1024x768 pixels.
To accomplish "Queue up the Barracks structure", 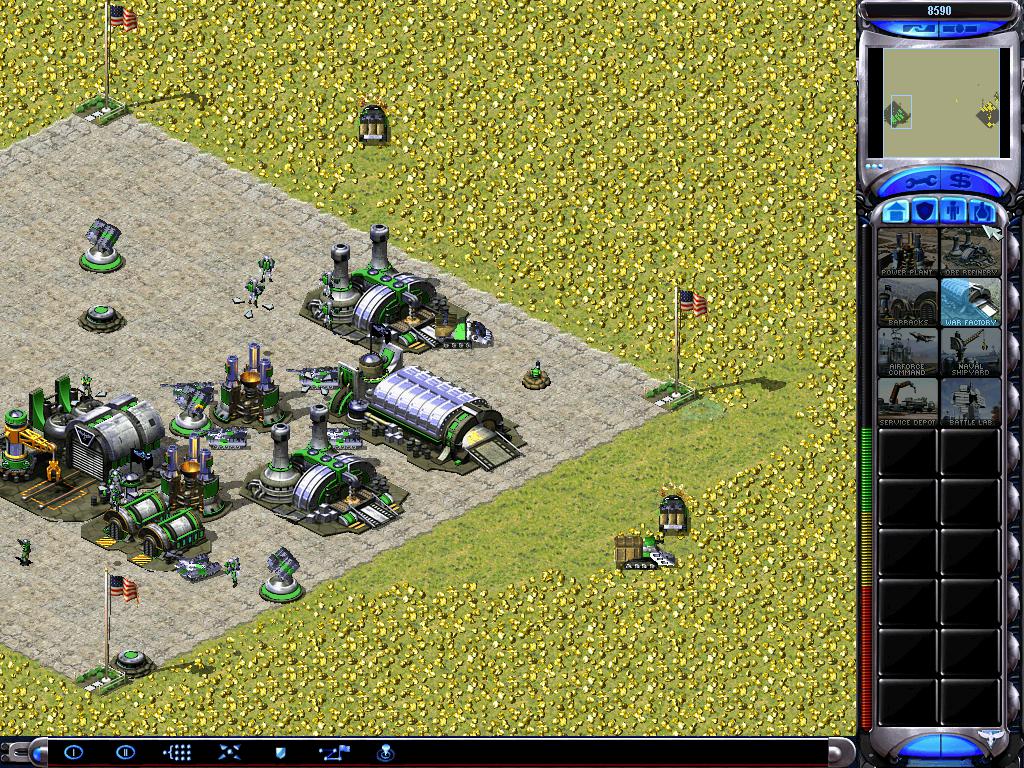I will tap(907, 301).
